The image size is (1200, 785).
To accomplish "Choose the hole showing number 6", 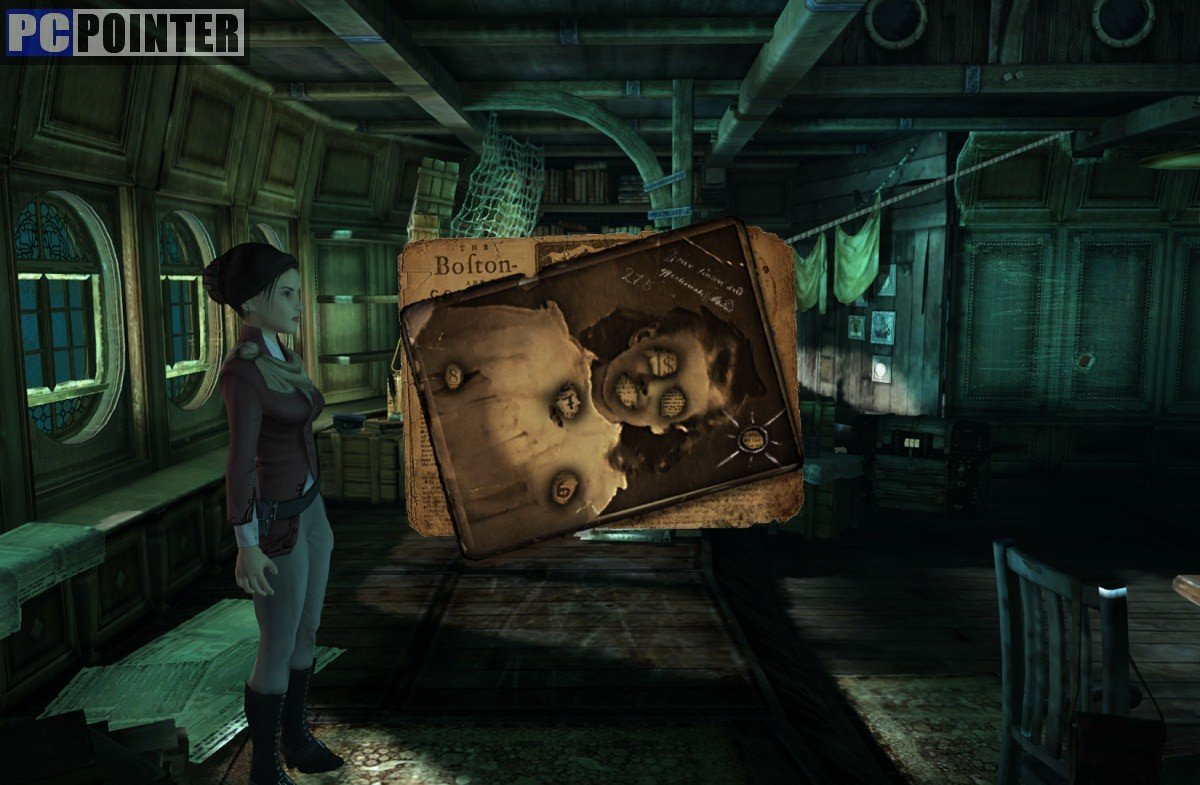I will (565, 488).
